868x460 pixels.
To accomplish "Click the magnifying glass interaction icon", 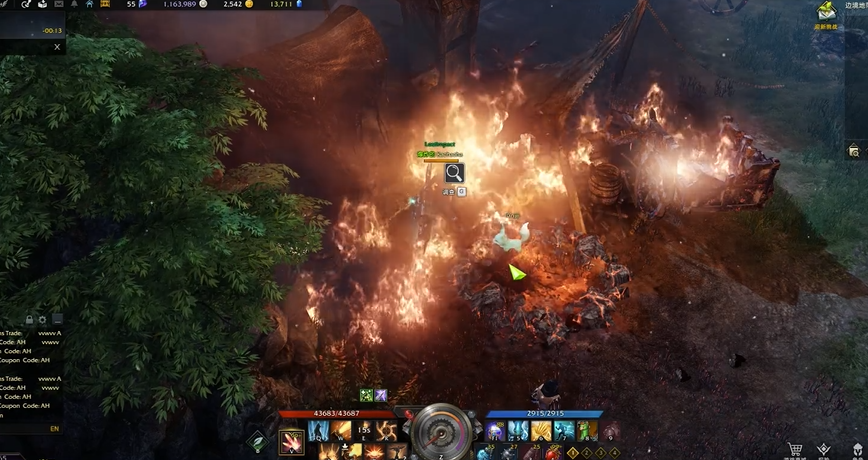I will pos(454,172).
